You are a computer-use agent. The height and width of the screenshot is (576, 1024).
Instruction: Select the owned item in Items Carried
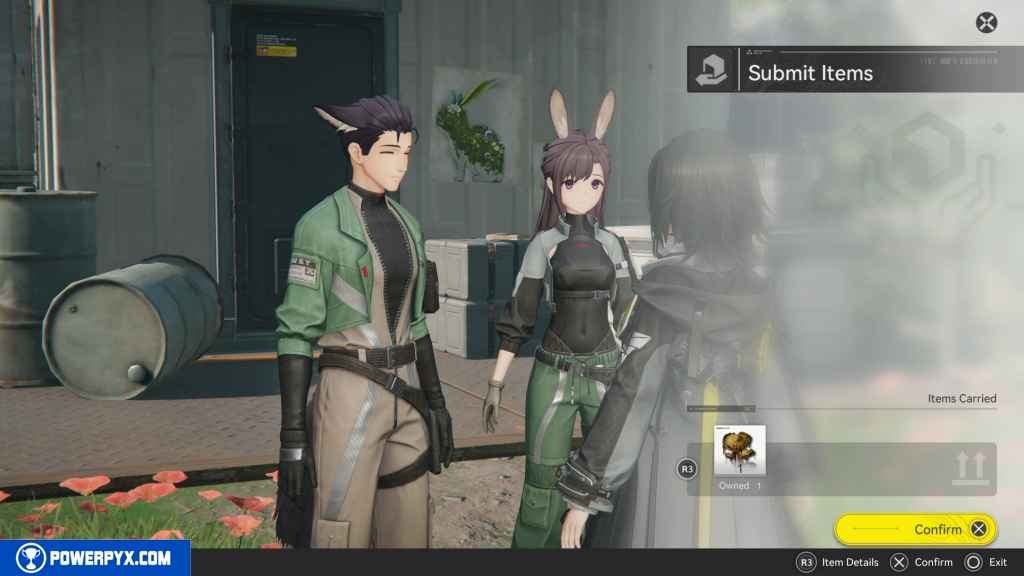[741, 451]
